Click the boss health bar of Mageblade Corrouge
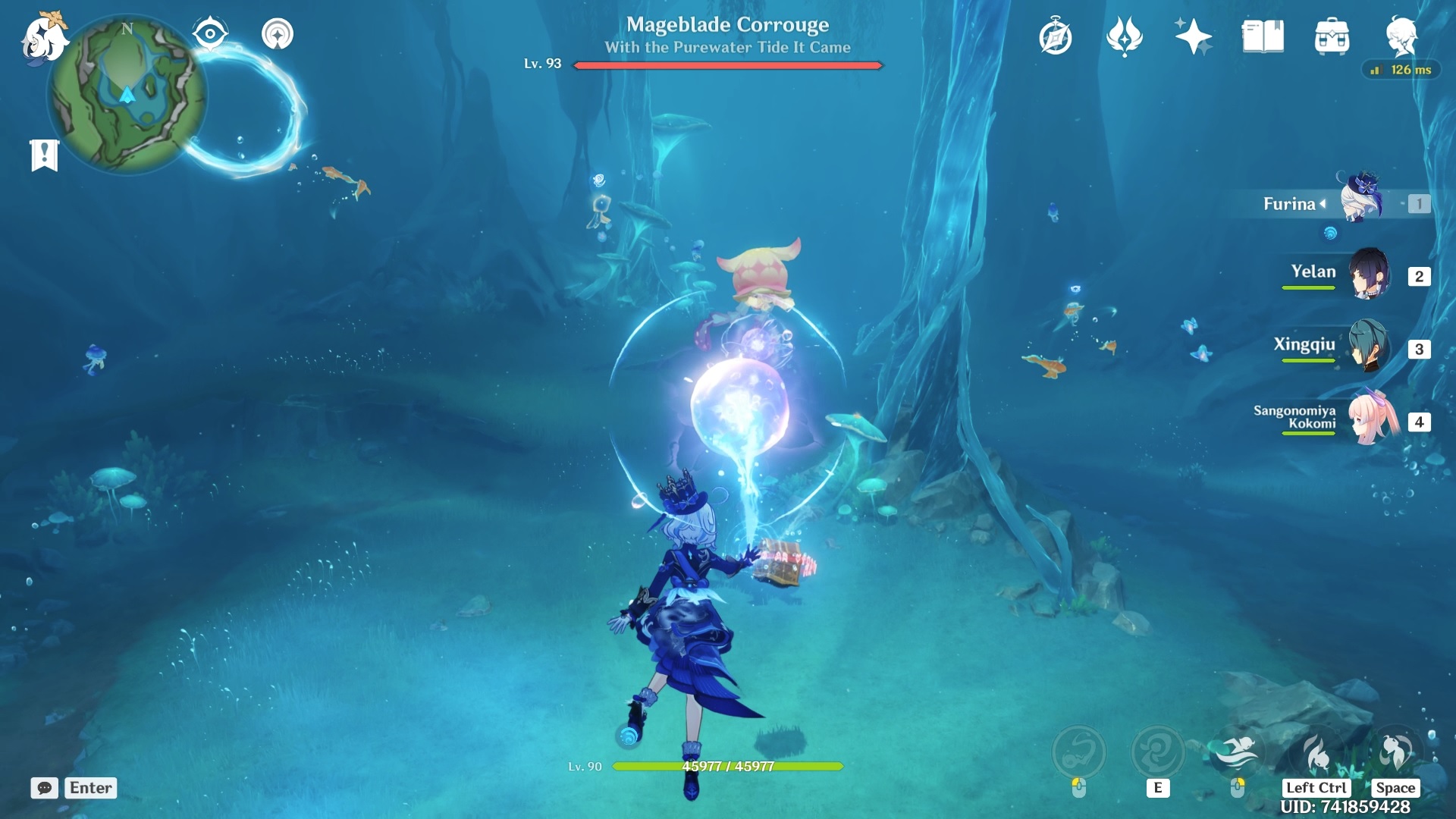The image size is (1456, 819). tap(728, 65)
